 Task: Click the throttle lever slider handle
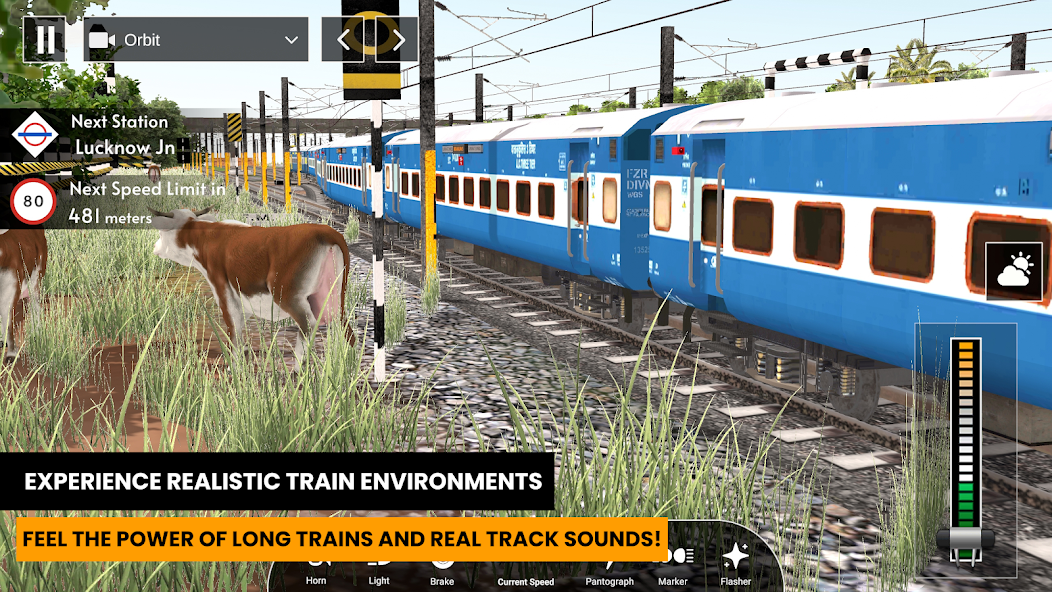(x=965, y=540)
